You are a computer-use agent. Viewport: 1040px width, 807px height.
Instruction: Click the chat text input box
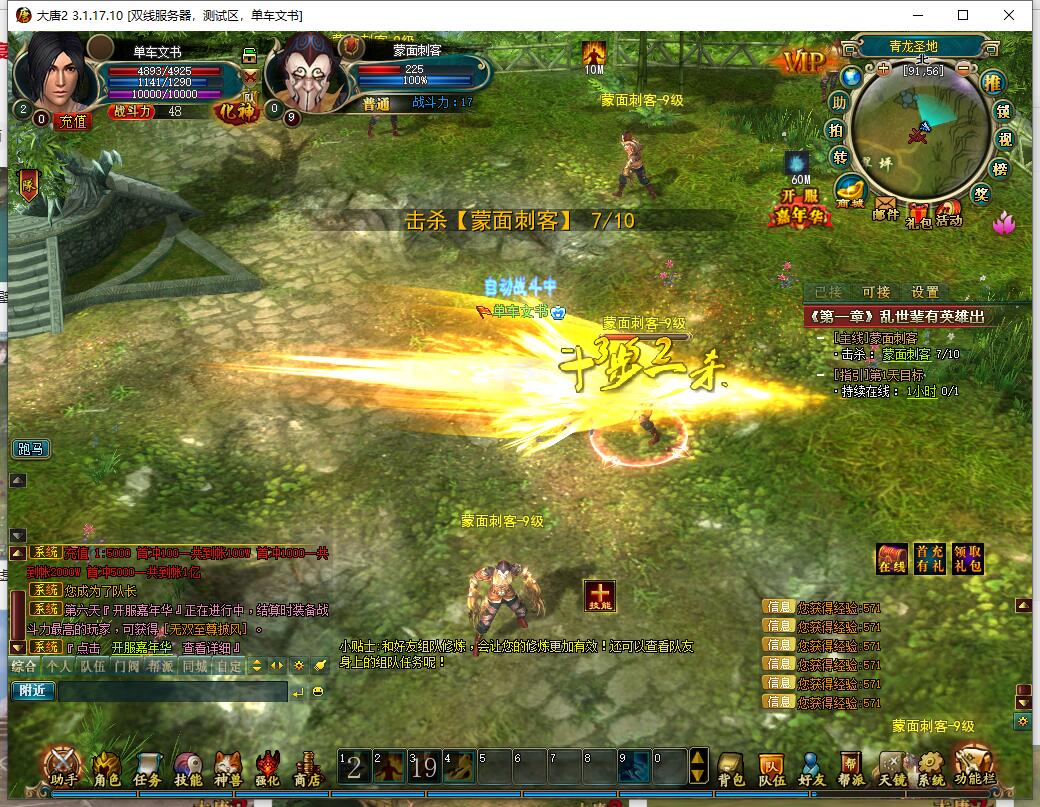coord(172,691)
